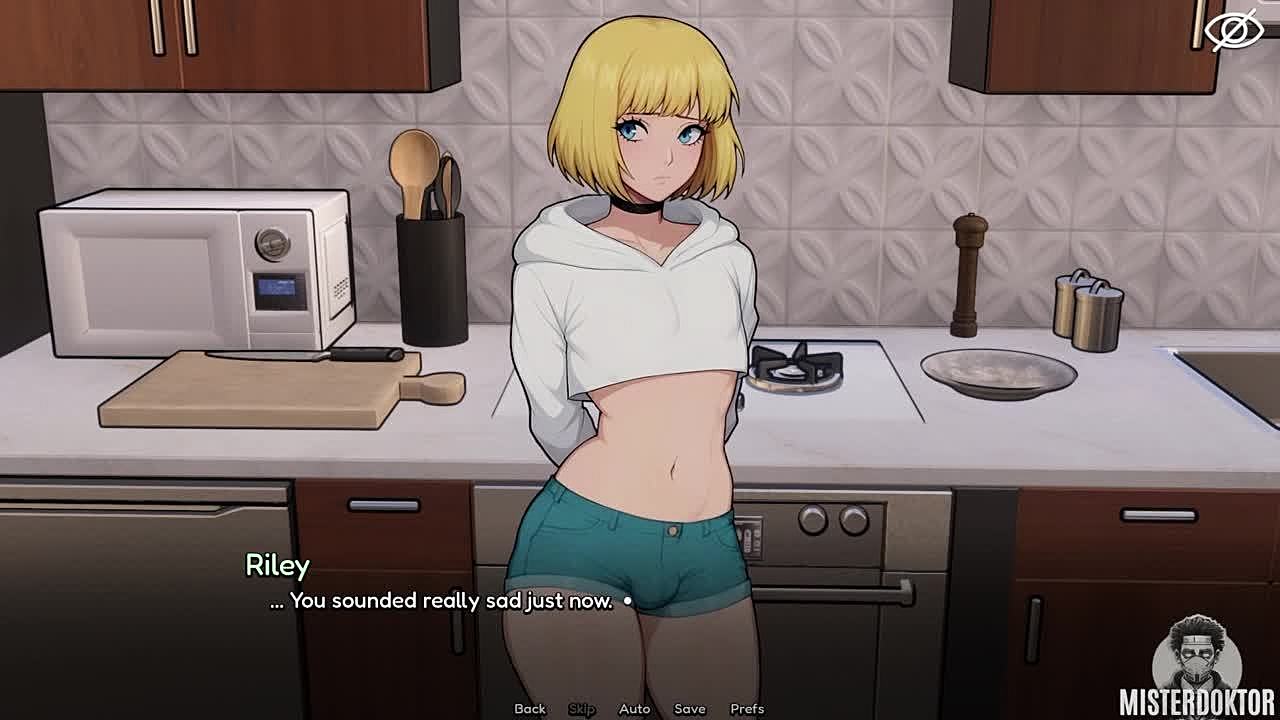Open the Prefs settings menu

pos(747,709)
